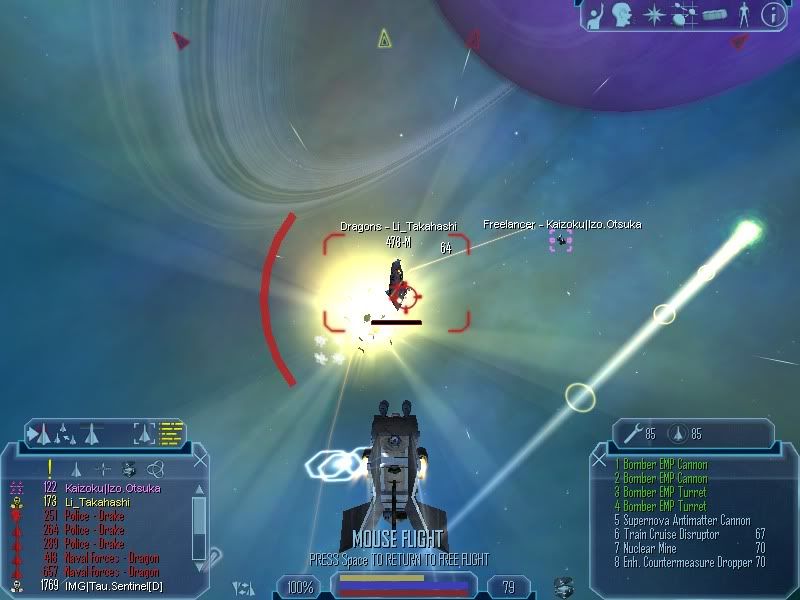
Task: Select the Train Cruise Disruptor entry
Action: 671,534
